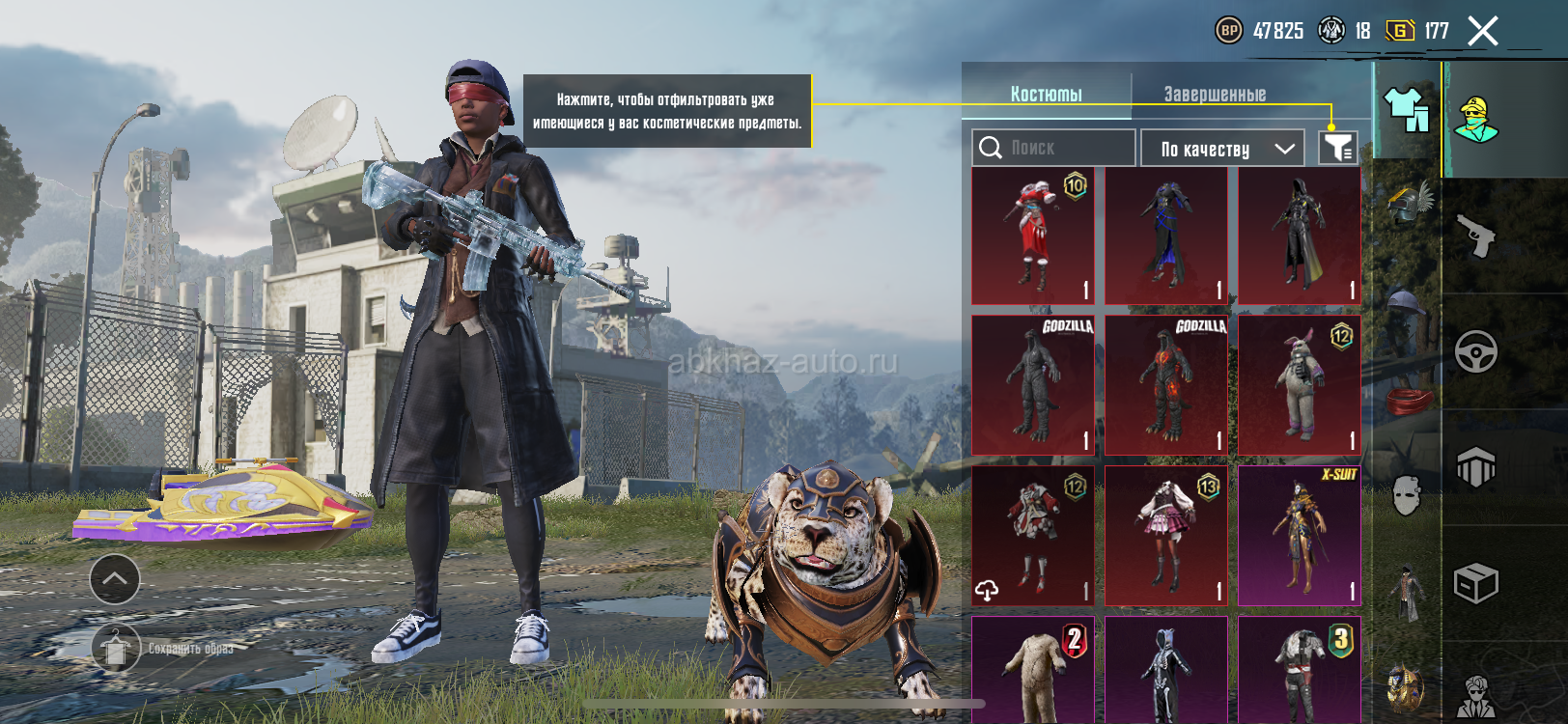The height and width of the screenshot is (724, 1568).
Task: Open the По качеству sort dropdown
Action: point(1222,149)
